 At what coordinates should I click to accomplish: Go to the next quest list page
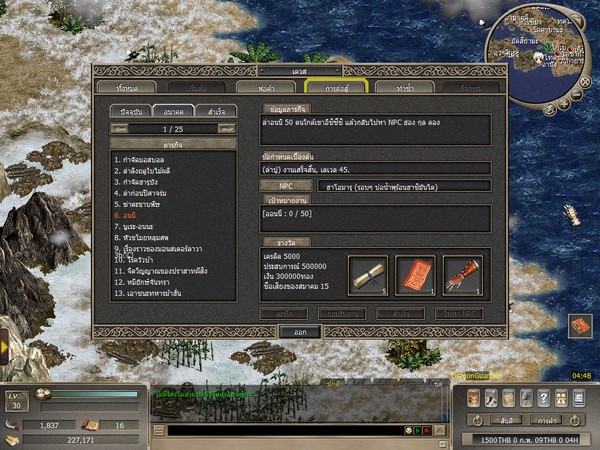pos(226,129)
